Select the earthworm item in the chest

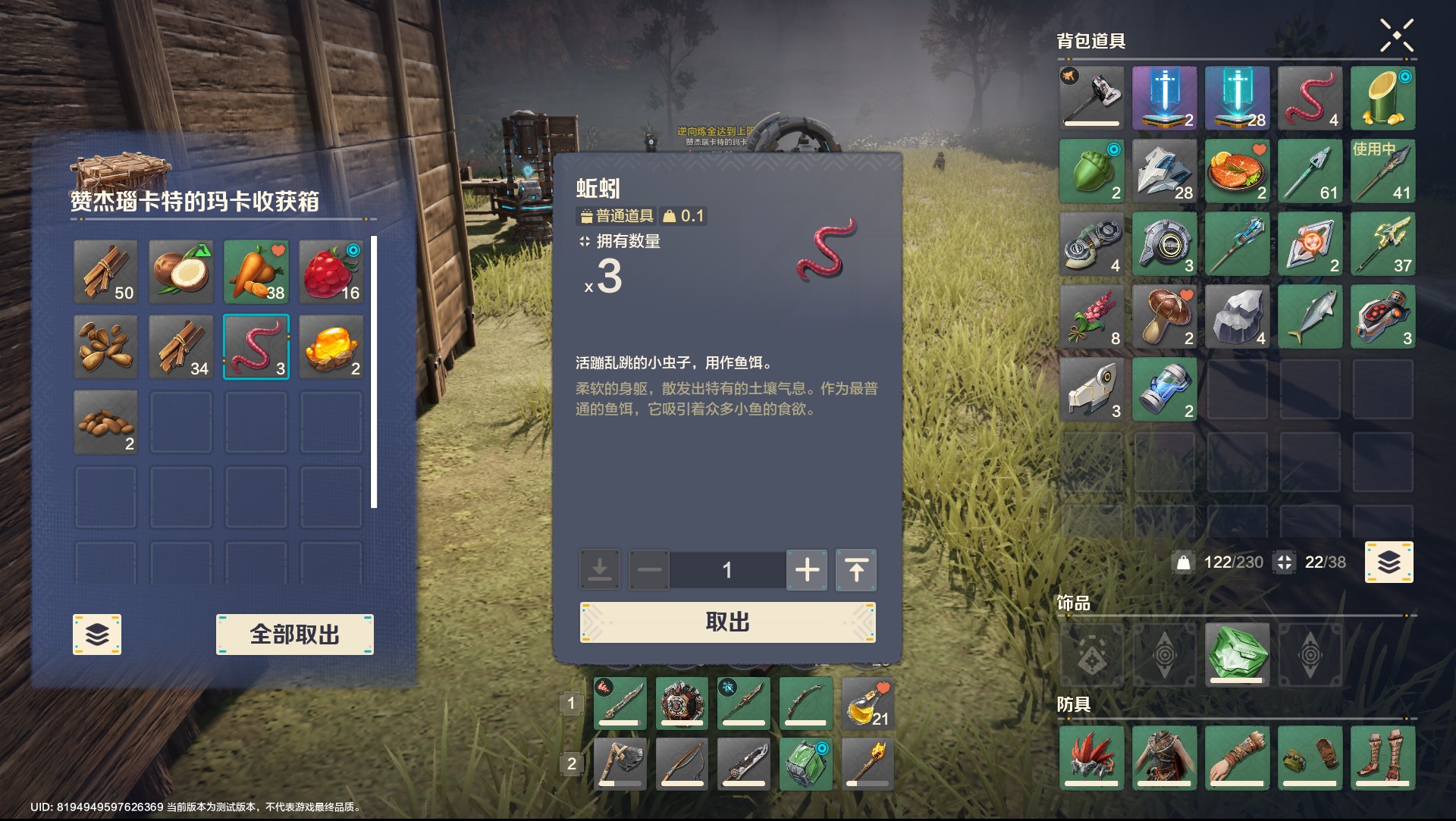pyautogui.click(x=256, y=346)
